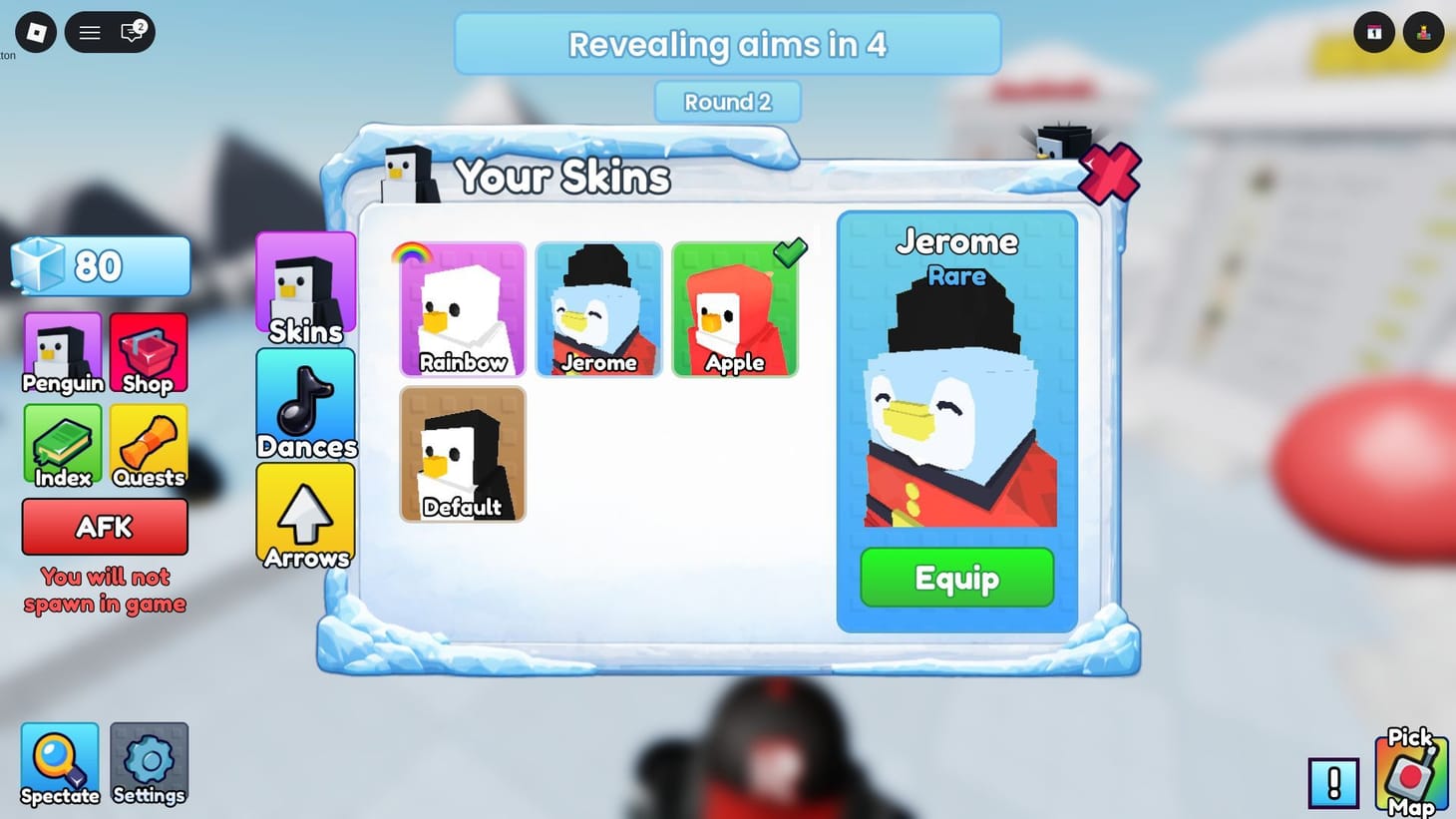
Task: Unequip the Apple skin via its checkmark
Action: (789, 252)
